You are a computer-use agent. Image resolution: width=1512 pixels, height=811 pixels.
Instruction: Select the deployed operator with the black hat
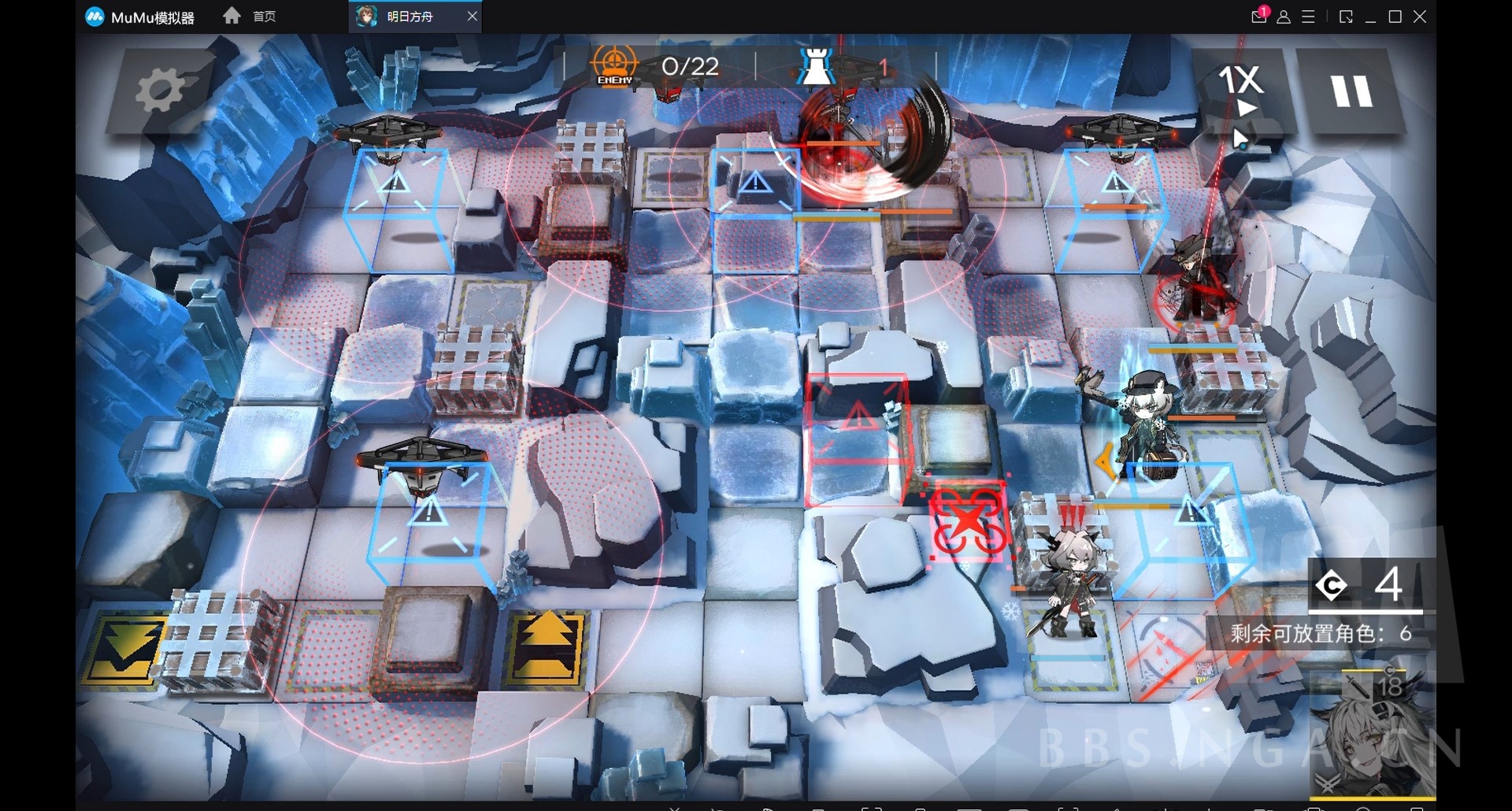(1147, 425)
